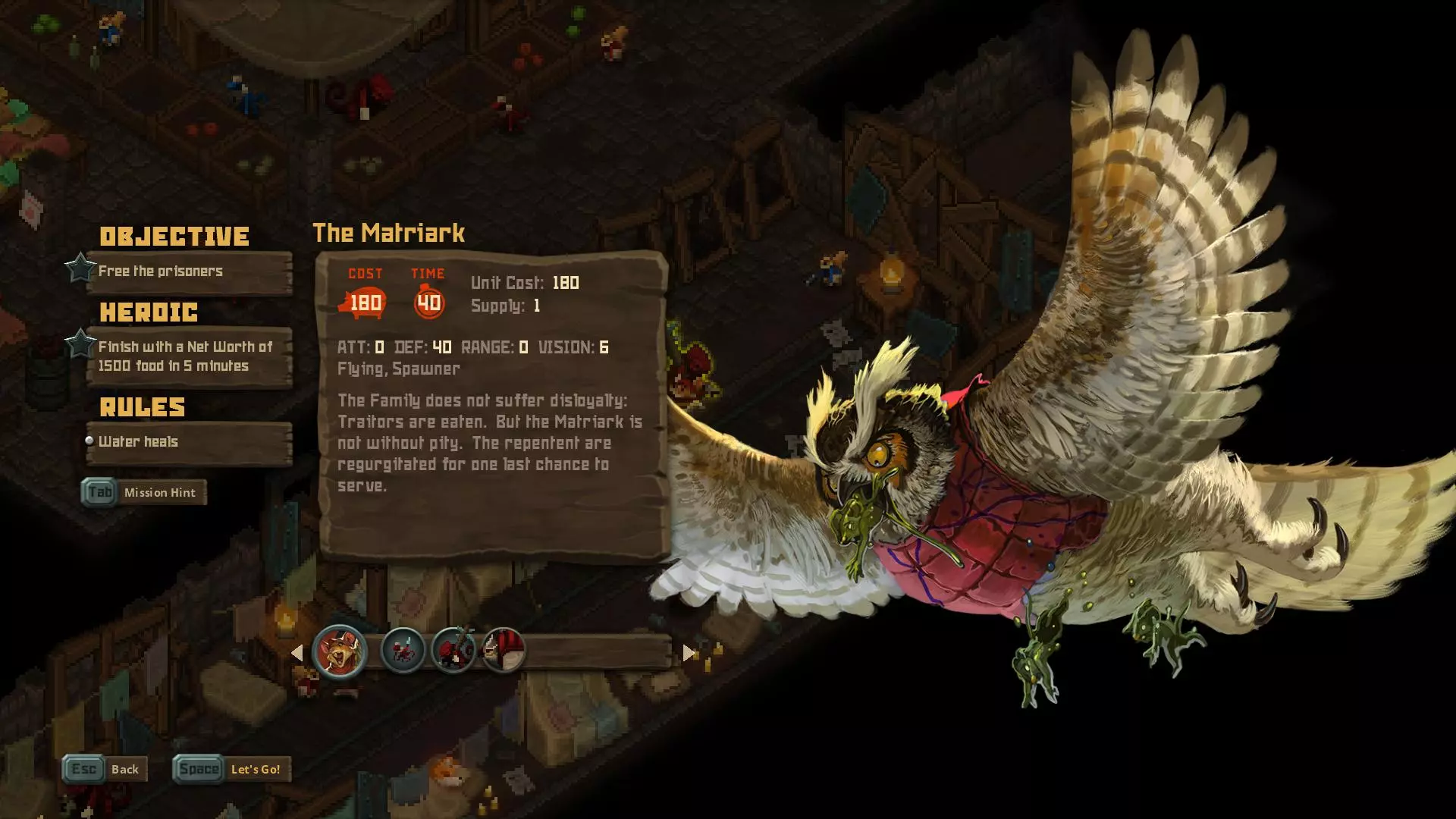Select the shouting mouse commander portrait
The height and width of the screenshot is (819, 1456).
point(340,651)
